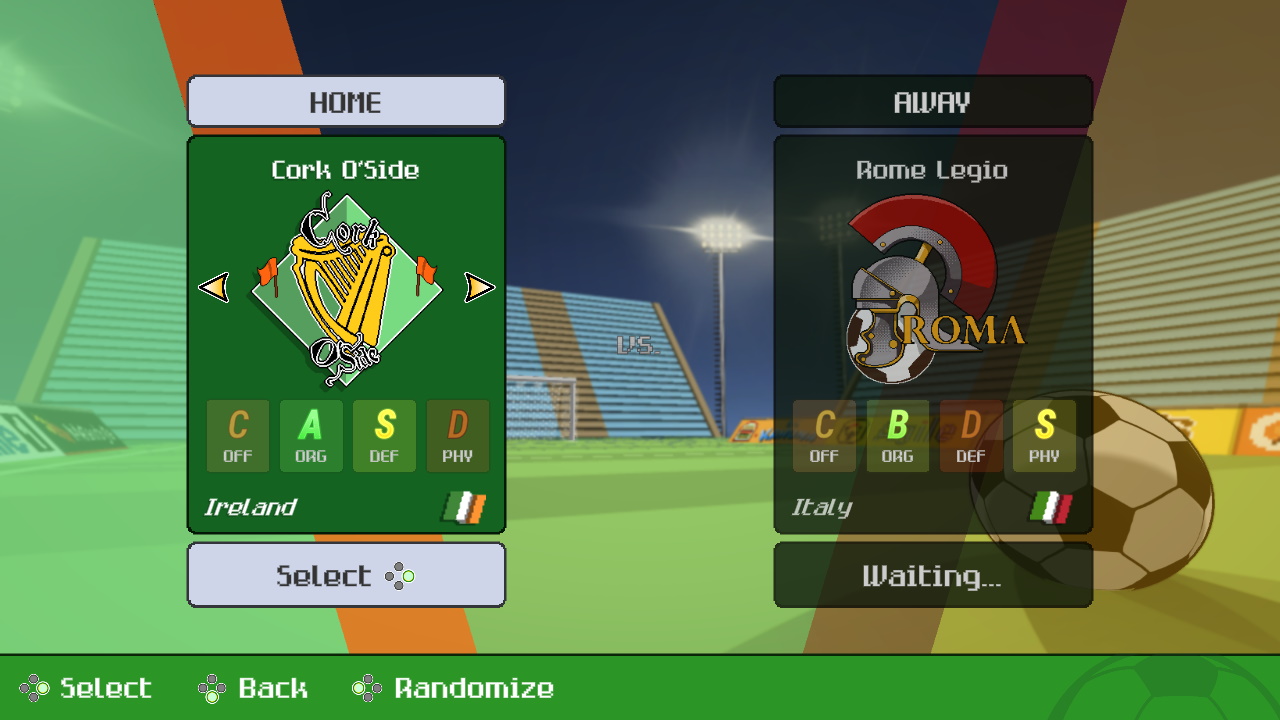Click the Waiting... bar under Rome Legio

coord(931,574)
